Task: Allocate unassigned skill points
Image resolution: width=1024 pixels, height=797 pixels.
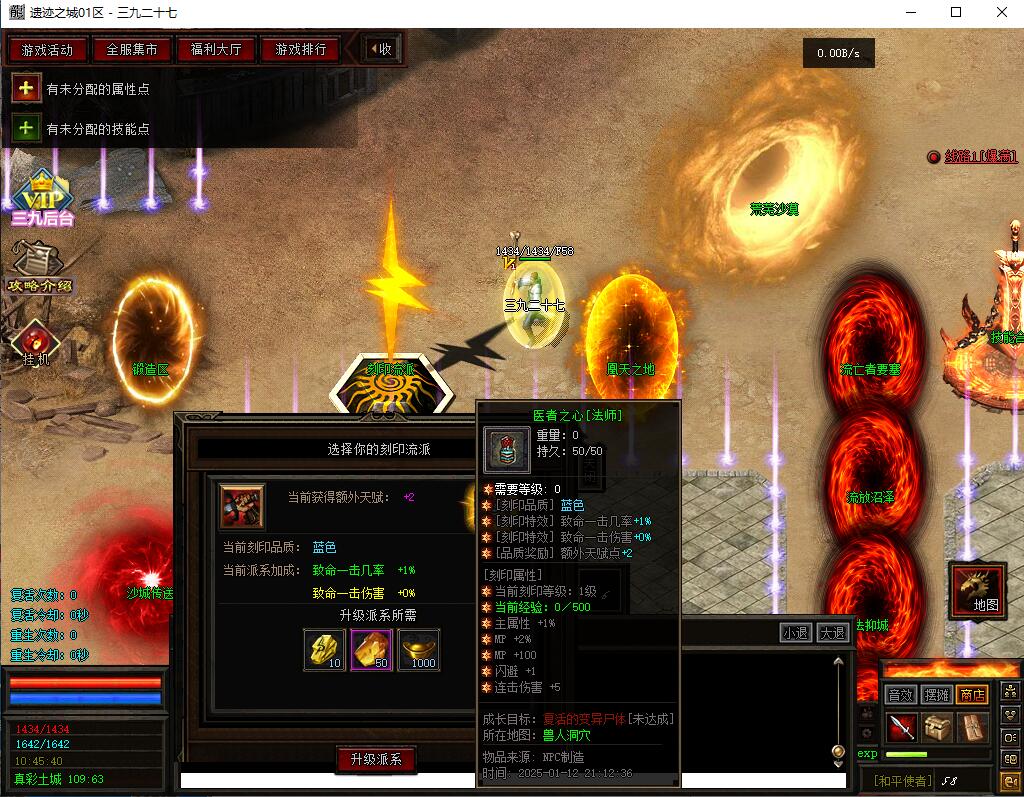Action: [25, 129]
